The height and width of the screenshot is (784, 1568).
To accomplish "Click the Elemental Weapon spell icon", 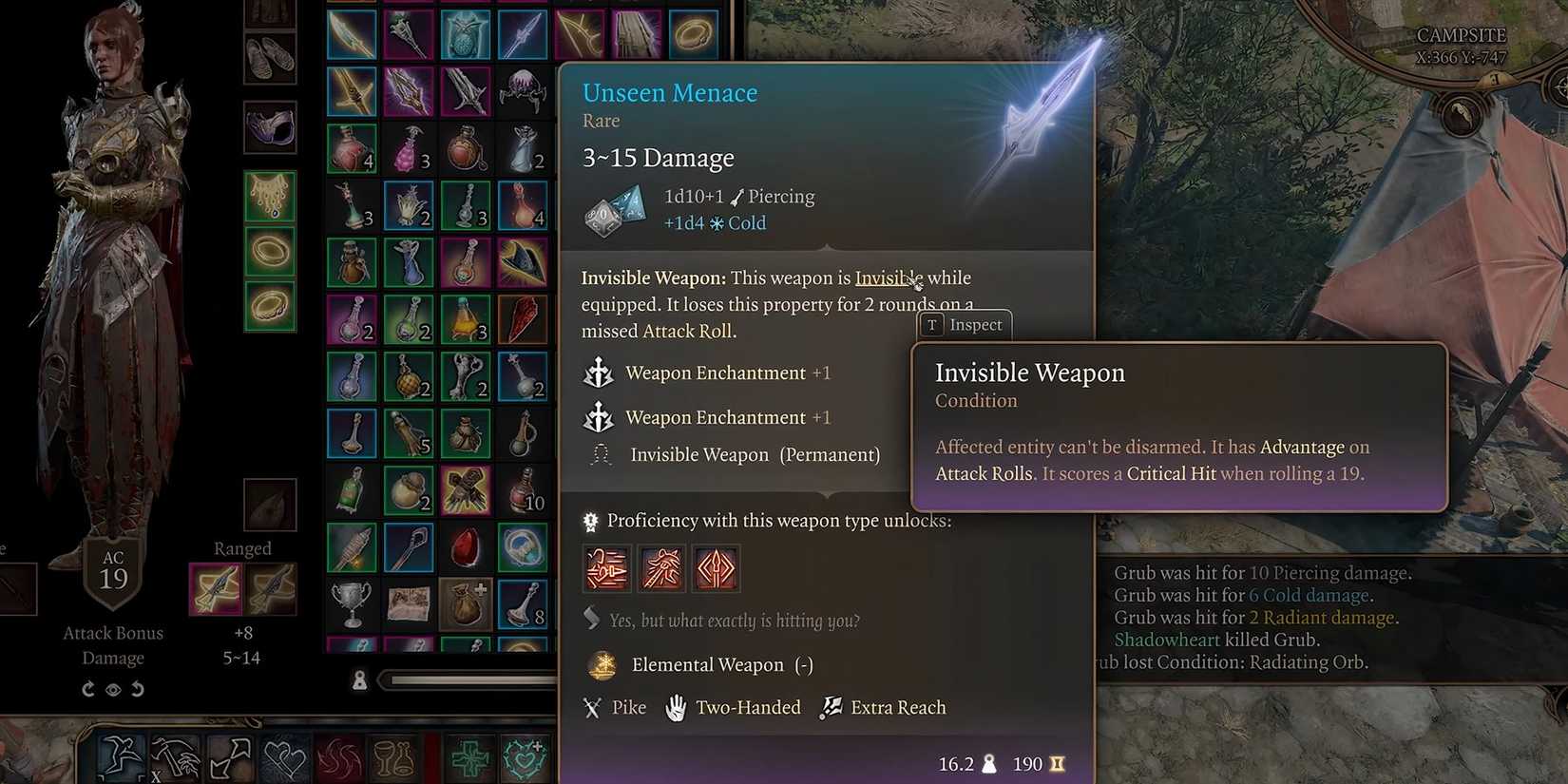I will (x=602, y=665).
